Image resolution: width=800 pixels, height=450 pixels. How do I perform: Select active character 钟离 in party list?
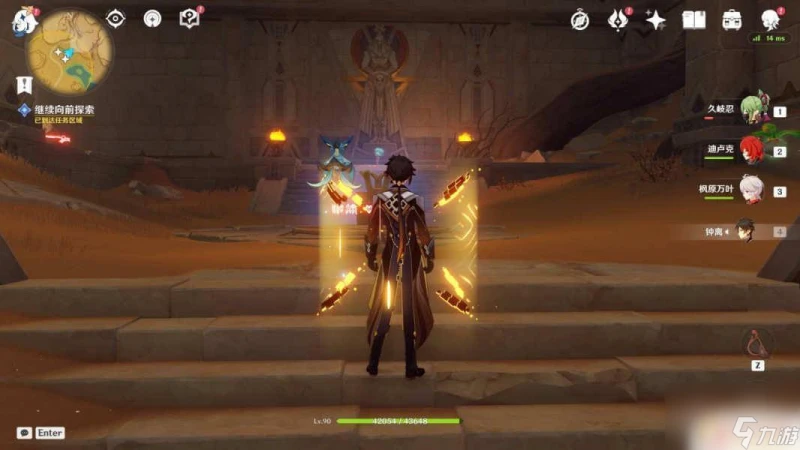pyautogui.click(x=746, y=231)
